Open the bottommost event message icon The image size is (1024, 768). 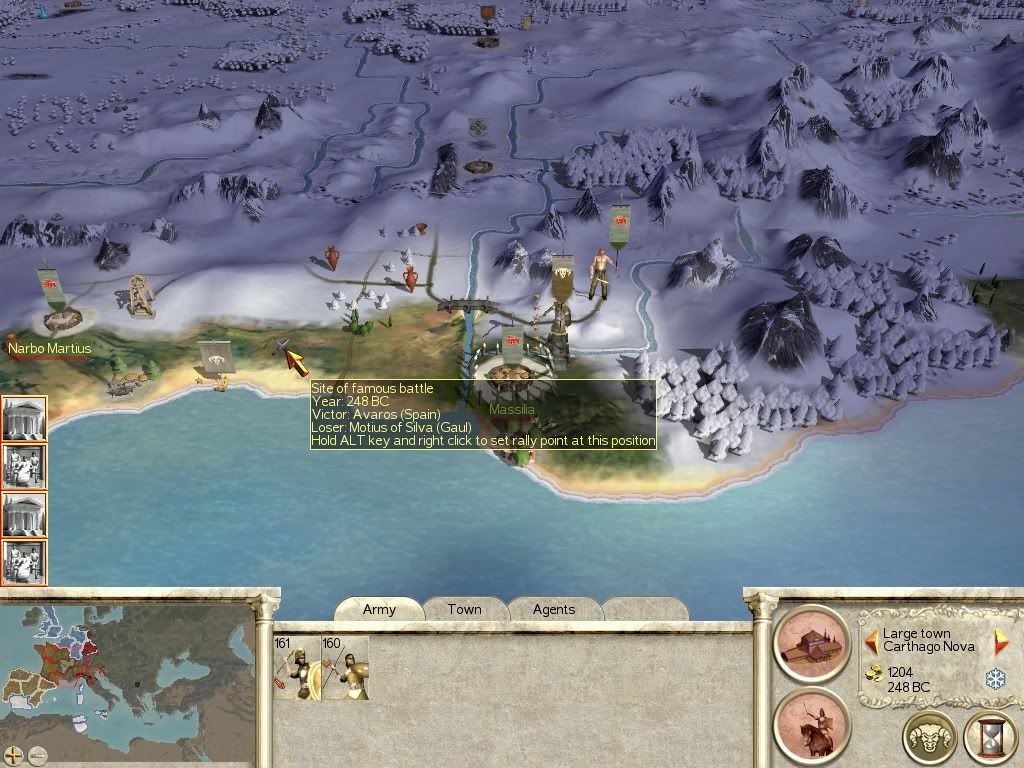(x=24, y=562)
